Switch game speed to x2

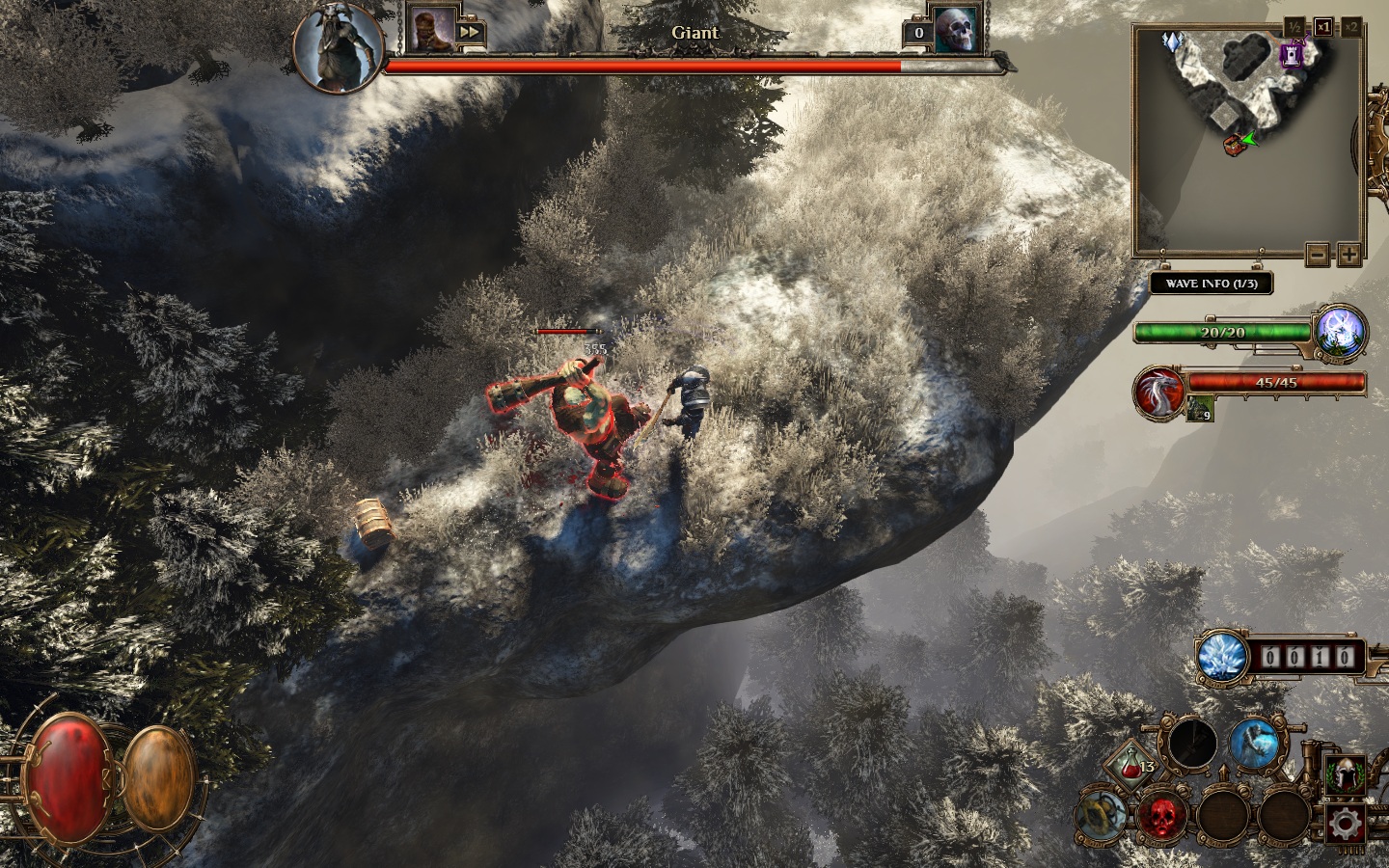coord(1351,27)
